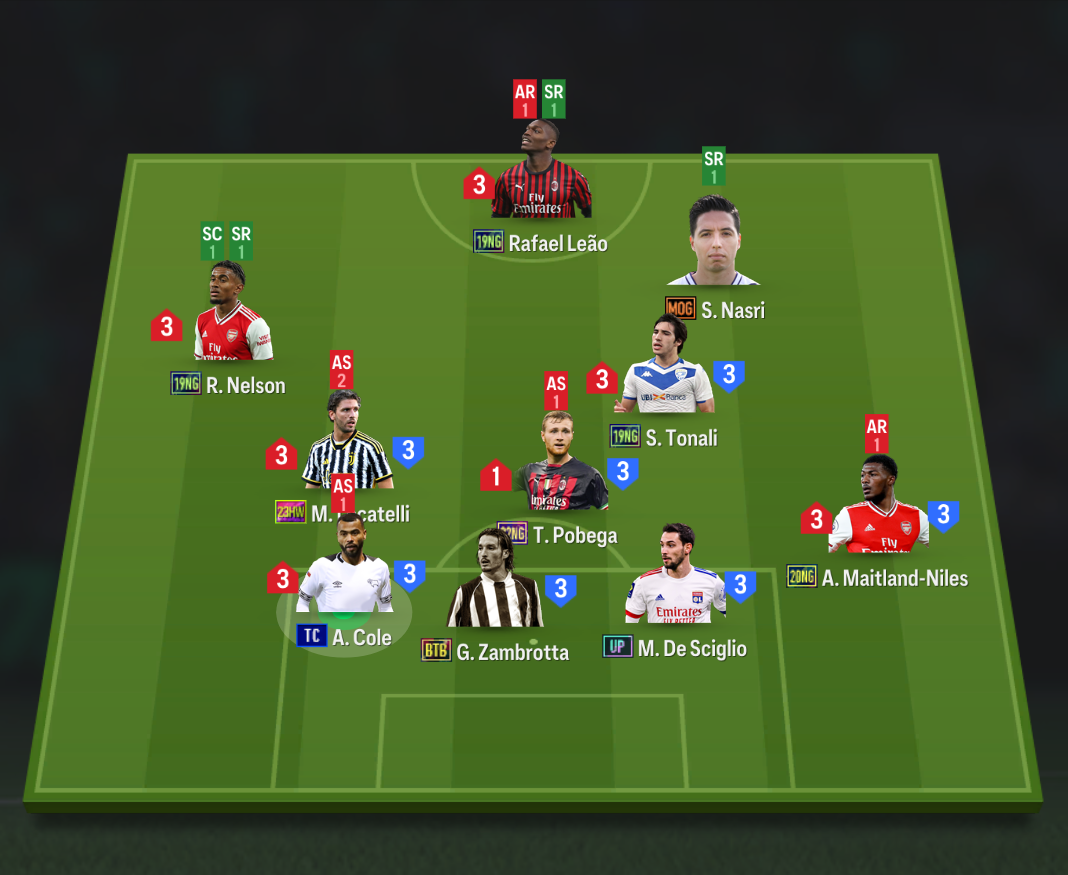Viewport: 1068px width, 875px height.
Task: Choose the M. De Sciglio player card
Action: (x=675, y=578)
